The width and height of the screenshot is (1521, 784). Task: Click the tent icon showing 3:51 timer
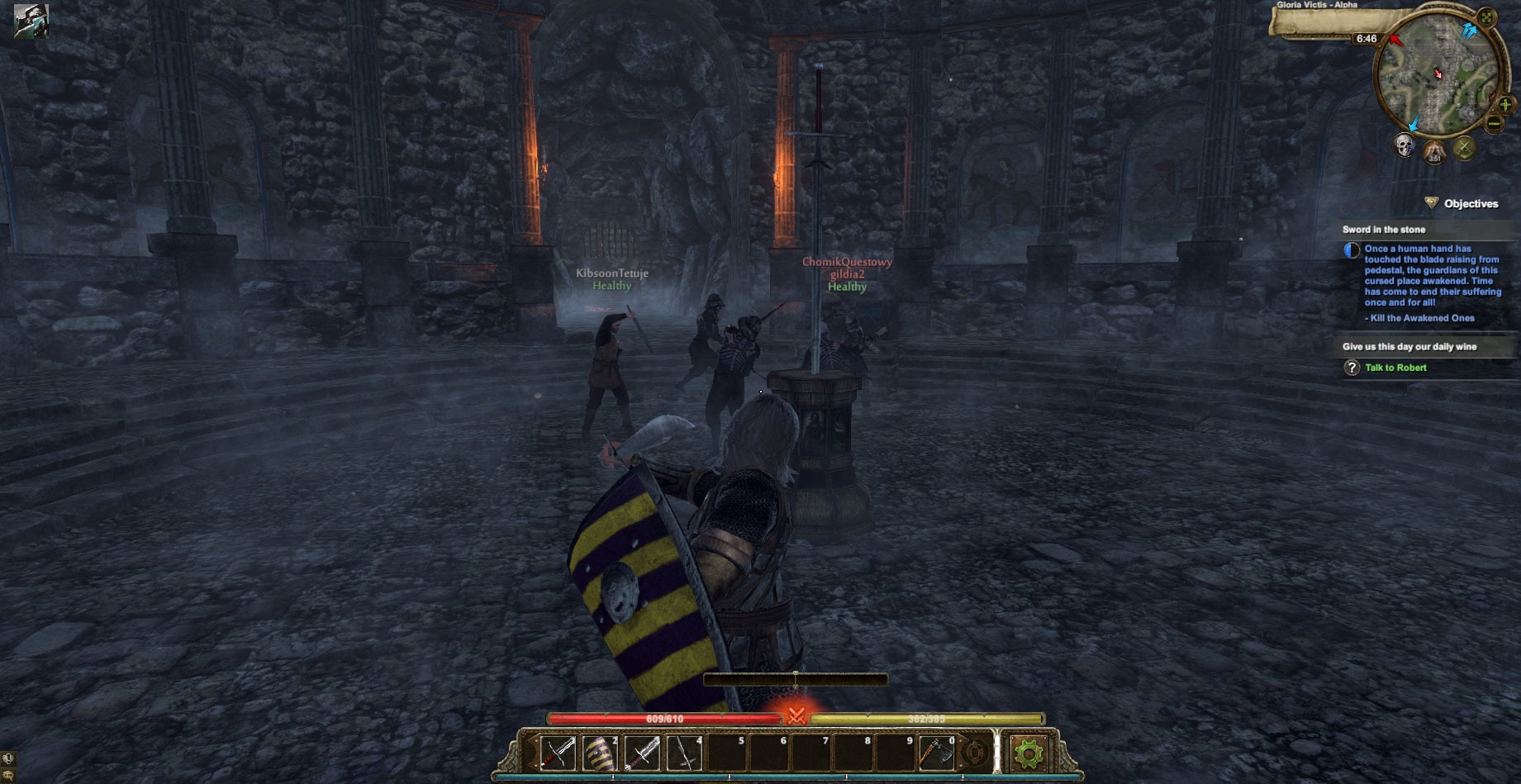pyautogui.click(x=1433, y=153)
